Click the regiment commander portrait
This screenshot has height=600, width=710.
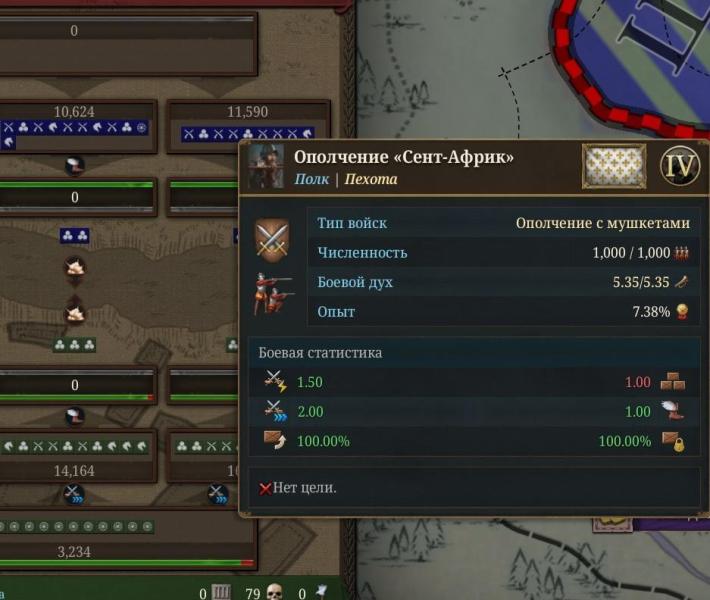click(266, 167)
